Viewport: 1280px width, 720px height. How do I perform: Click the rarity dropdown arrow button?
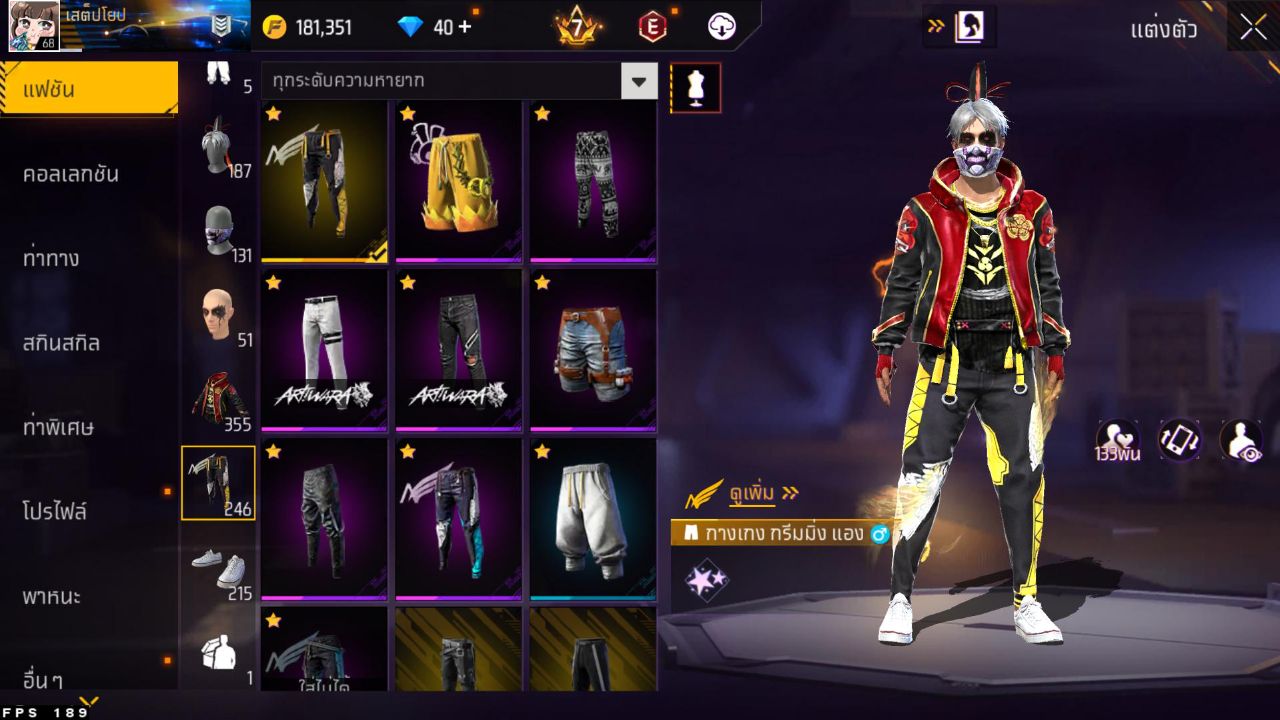pyautogui.click(x=640, y=82)
